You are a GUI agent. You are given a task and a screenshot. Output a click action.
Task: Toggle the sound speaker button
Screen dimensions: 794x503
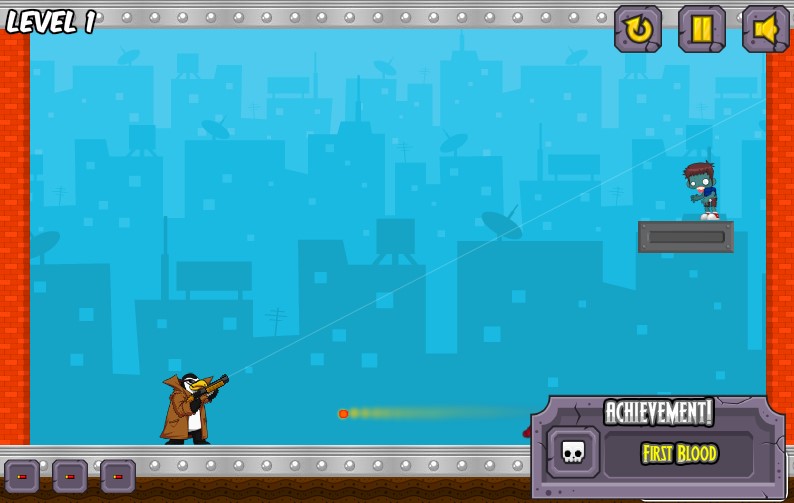pyautogui.click(x=765, y=29)
